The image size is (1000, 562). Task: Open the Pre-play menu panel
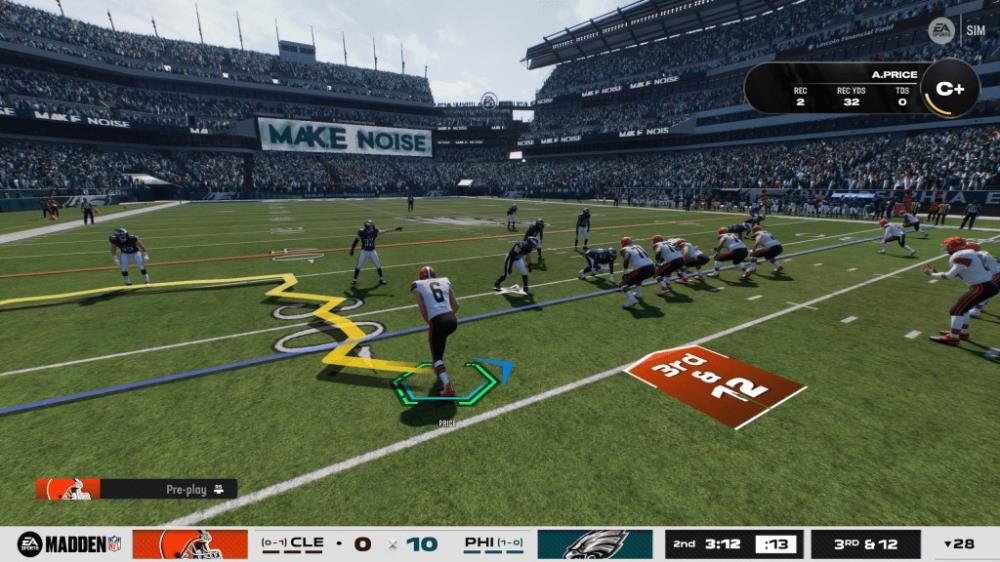point(137,489)
